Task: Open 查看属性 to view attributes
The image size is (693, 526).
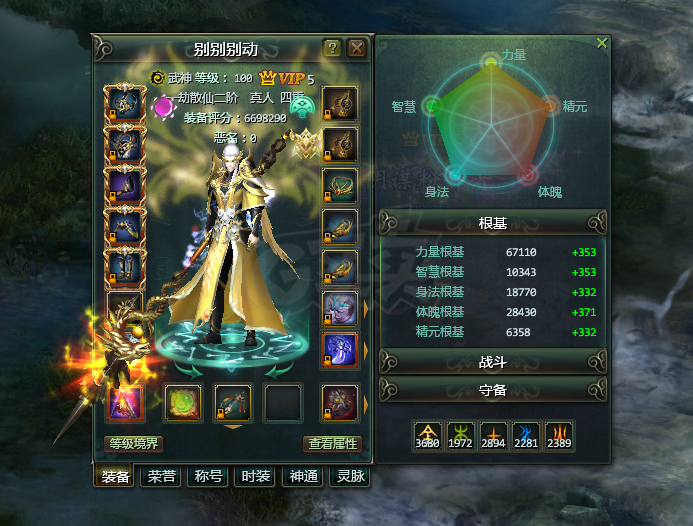Action: [331, 443]
